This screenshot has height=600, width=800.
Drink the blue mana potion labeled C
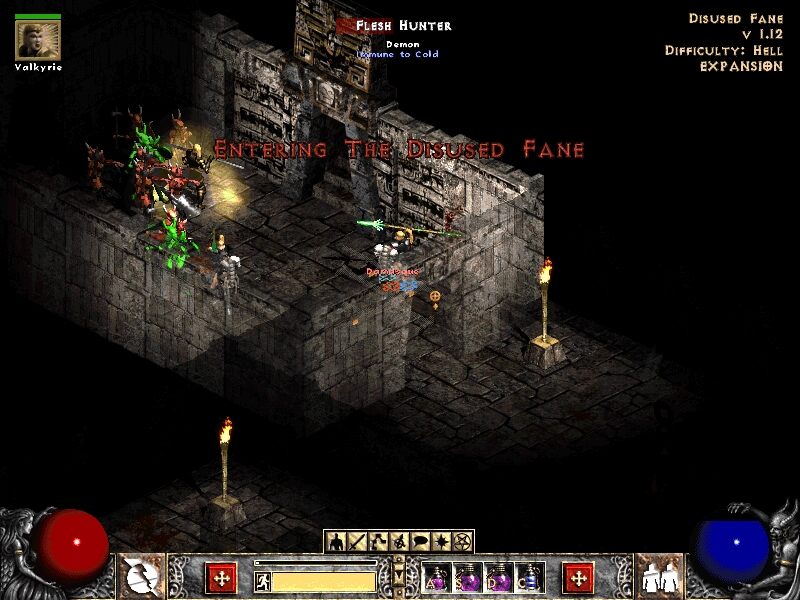point(529,578)
